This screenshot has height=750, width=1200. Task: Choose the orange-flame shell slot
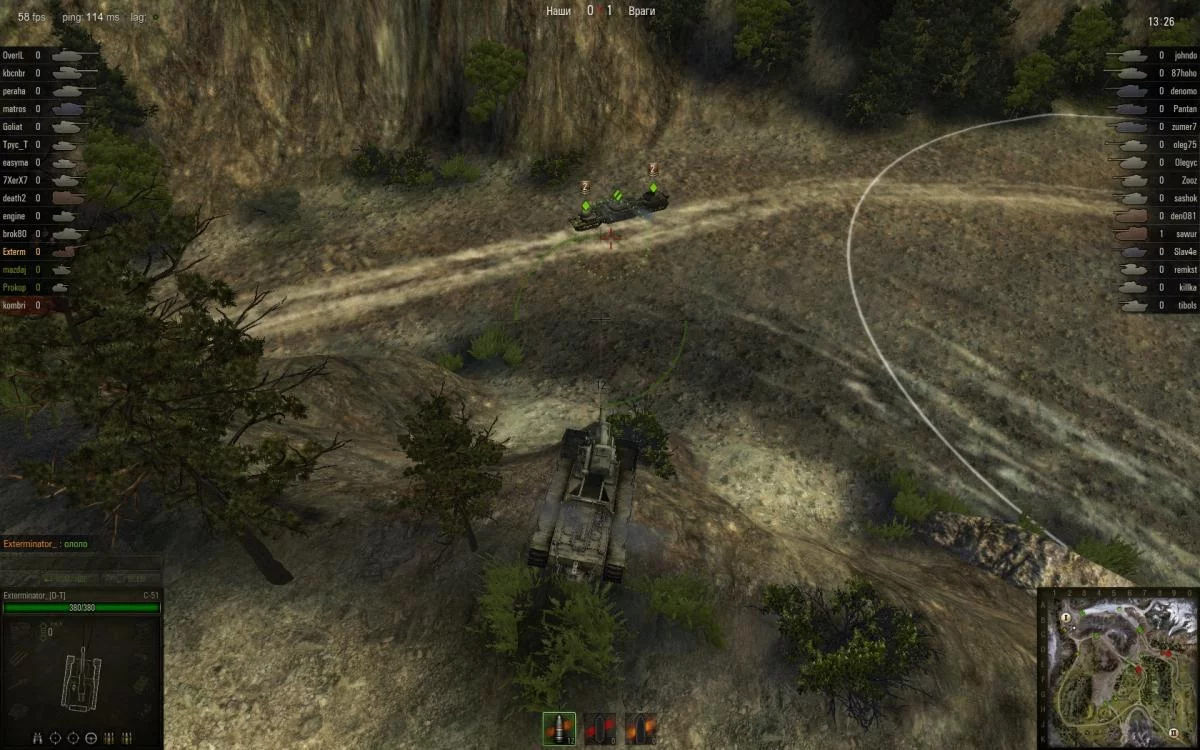click(640, 728)
